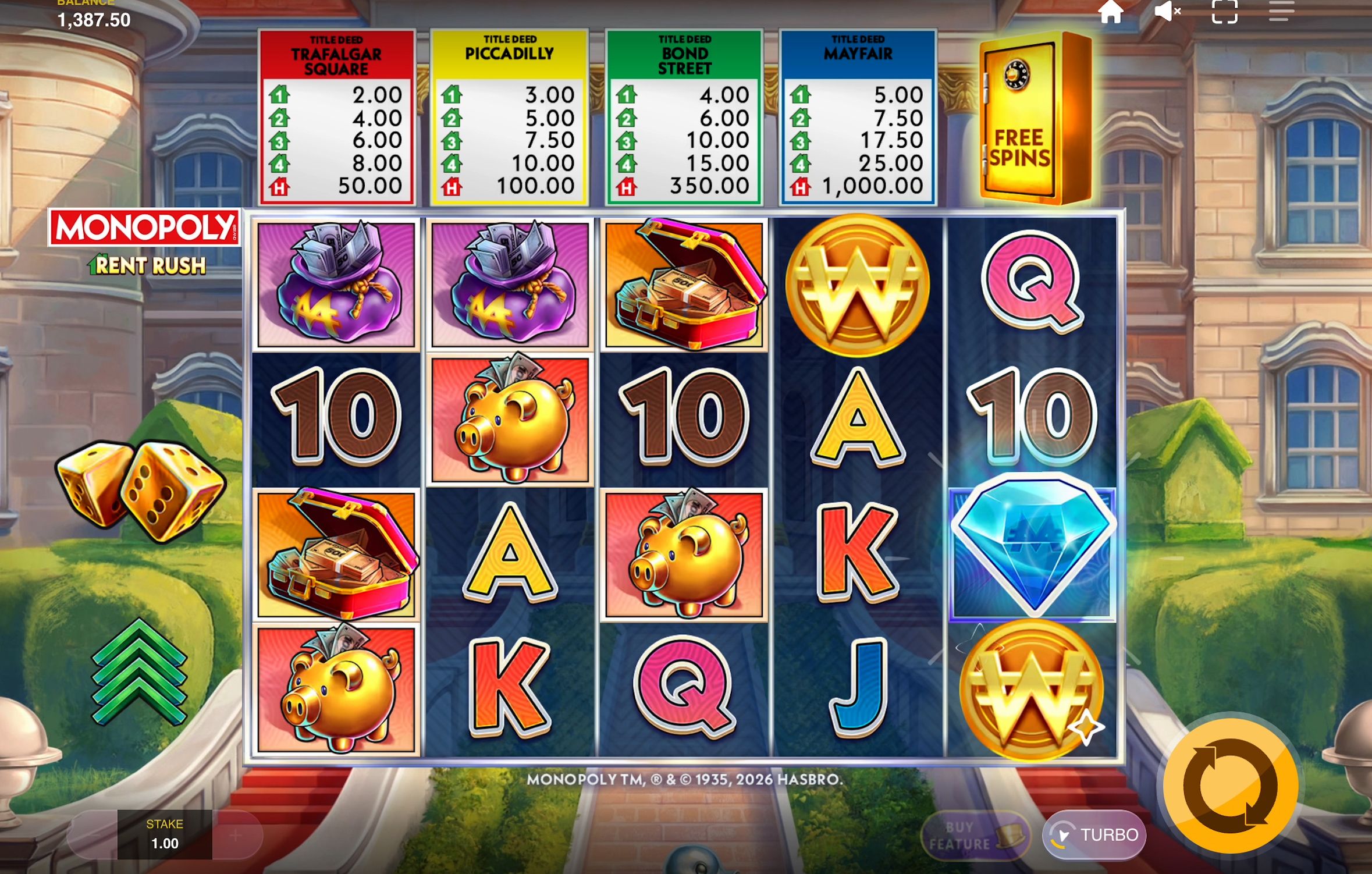Open the Mayfair title deed card
Screen dimensions: 1372x874
859,116
